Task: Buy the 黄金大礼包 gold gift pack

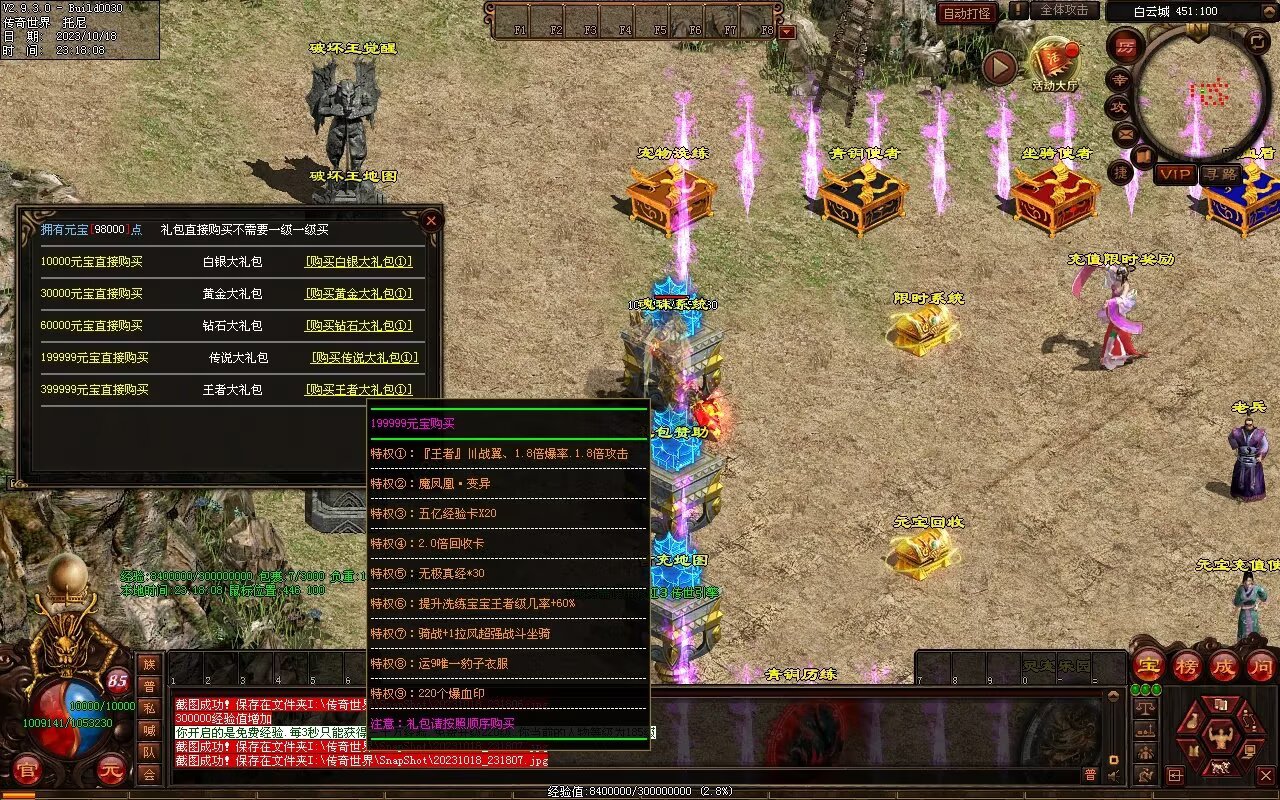Action: point(358,294)
